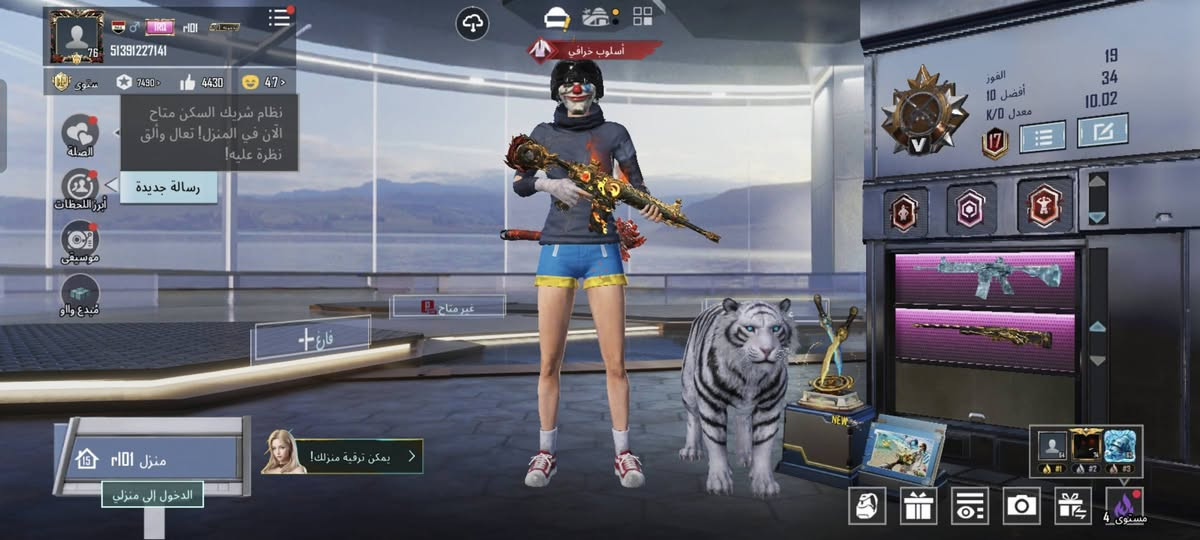Select the empty فارغ plus slot

(x=311, y=339)
